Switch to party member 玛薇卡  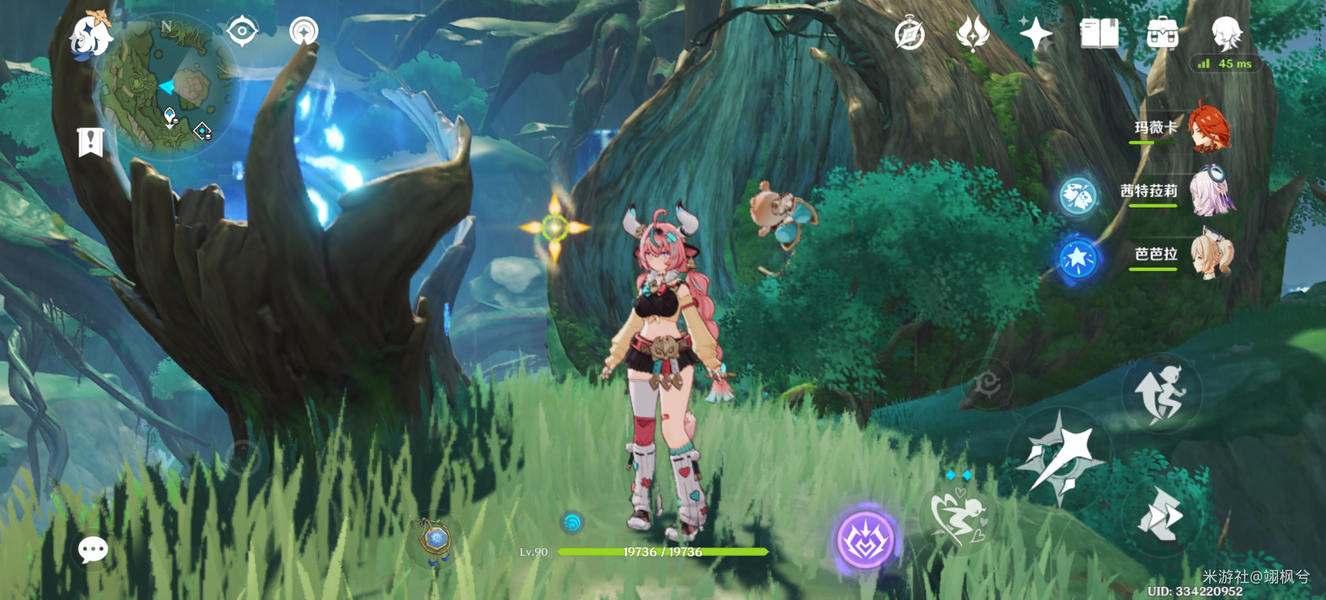click(x=1209, y=129)
